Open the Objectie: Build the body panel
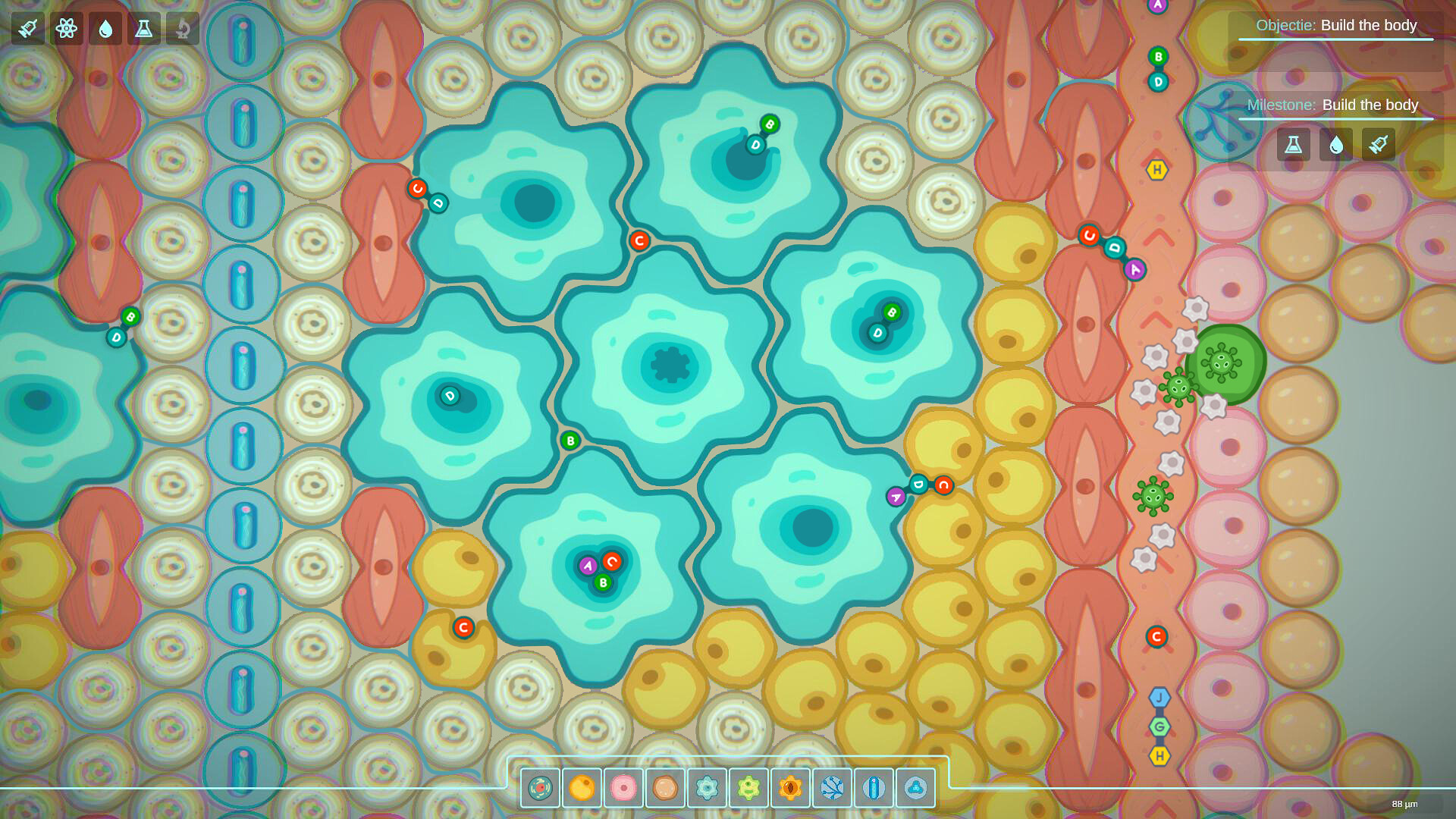1456x819 pixels. click(x=1335, y=25)
